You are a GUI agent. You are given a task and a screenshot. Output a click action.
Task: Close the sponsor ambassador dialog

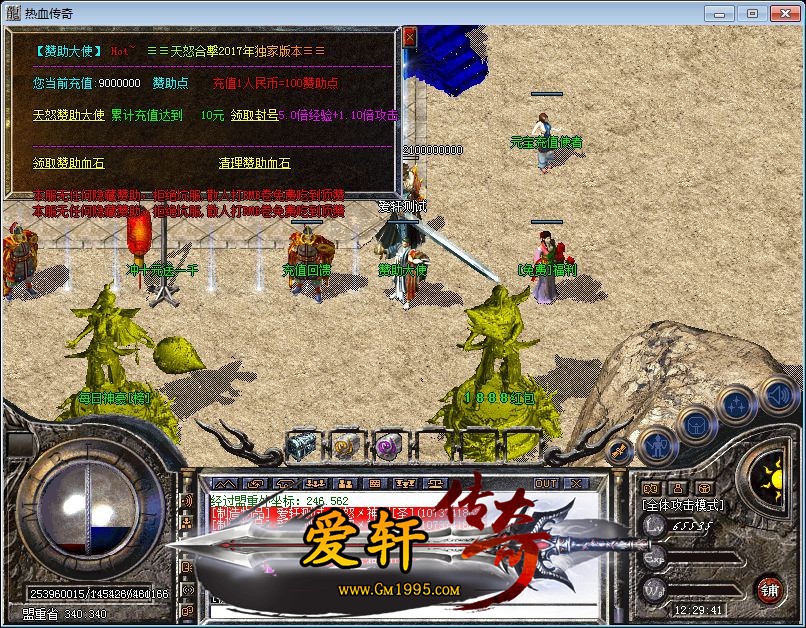coord(409,37)
